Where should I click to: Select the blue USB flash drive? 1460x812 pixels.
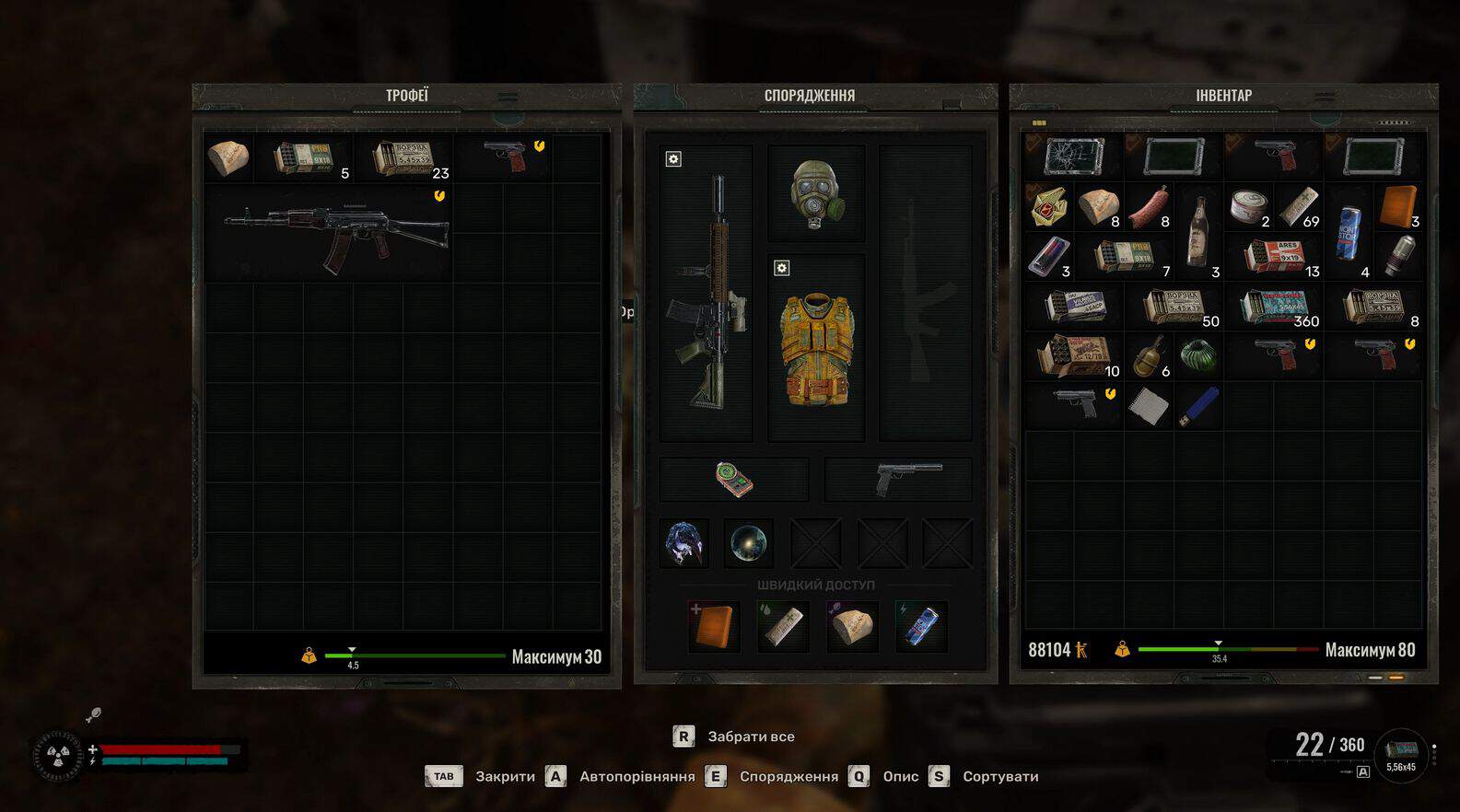click(1198, 406)
